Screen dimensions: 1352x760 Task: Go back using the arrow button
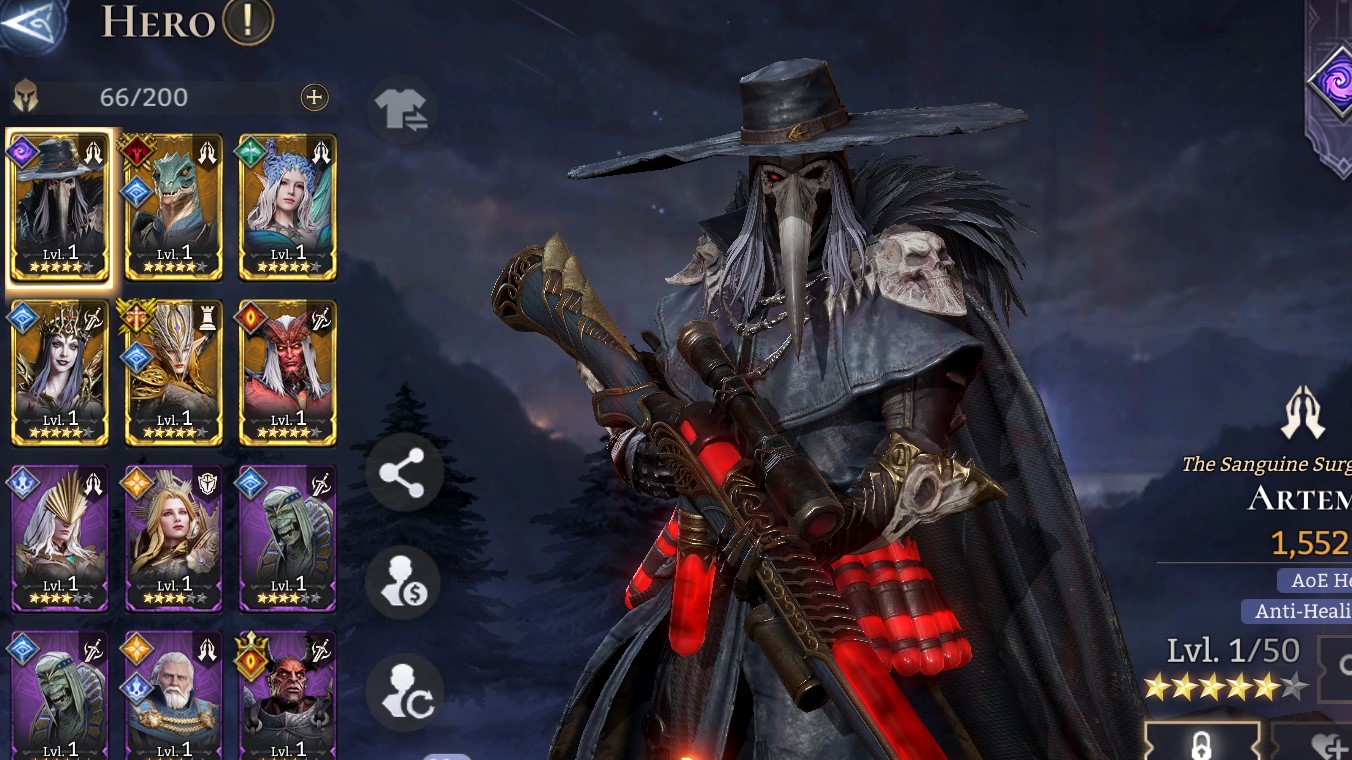(x=30, y=22)
